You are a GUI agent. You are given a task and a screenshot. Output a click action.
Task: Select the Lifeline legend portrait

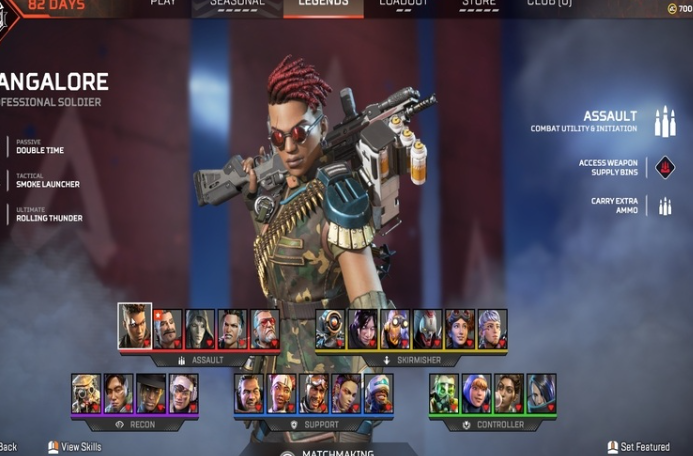pos(282,394)
